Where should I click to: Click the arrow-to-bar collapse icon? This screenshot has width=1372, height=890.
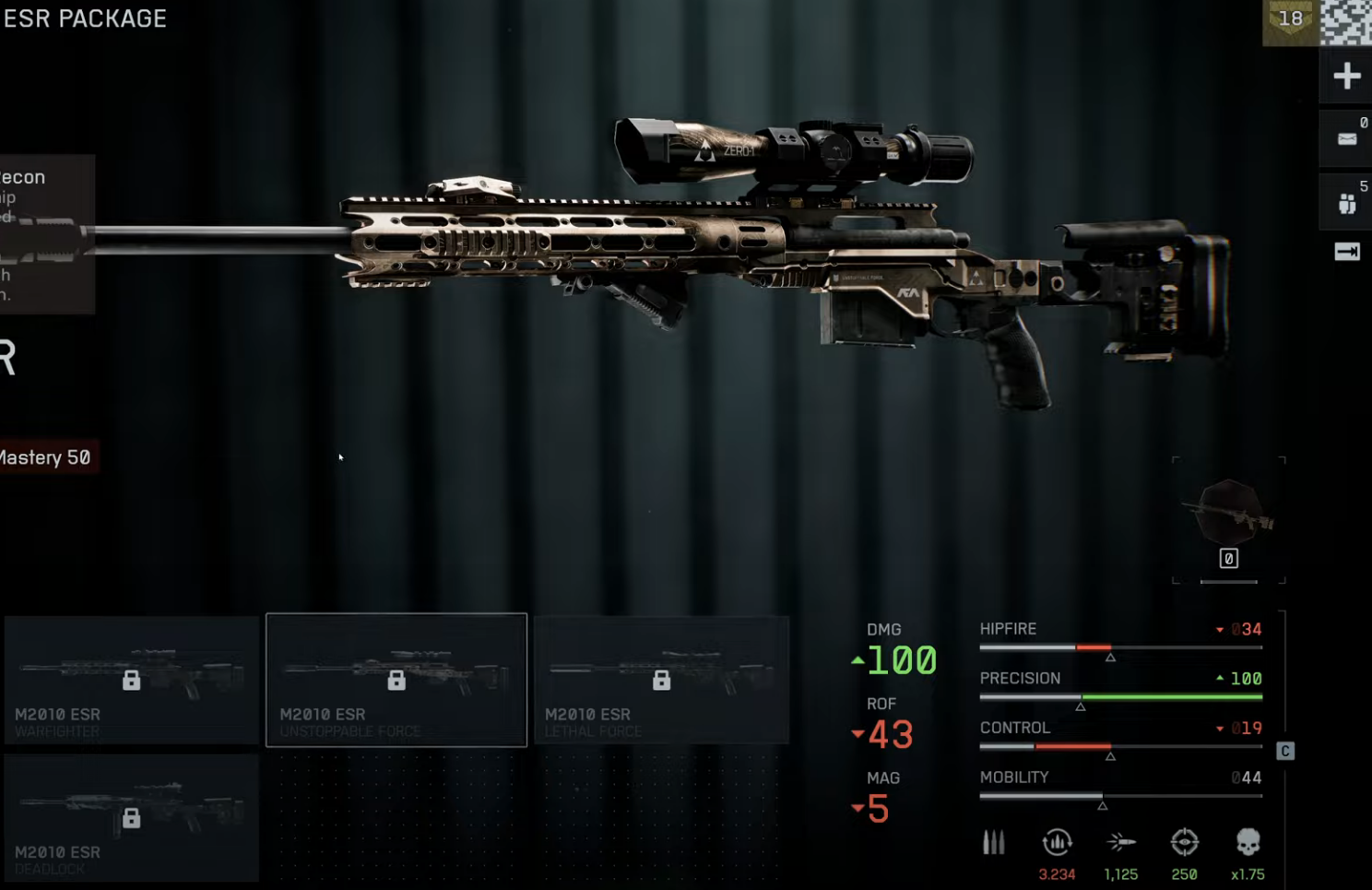[1346, 252]
